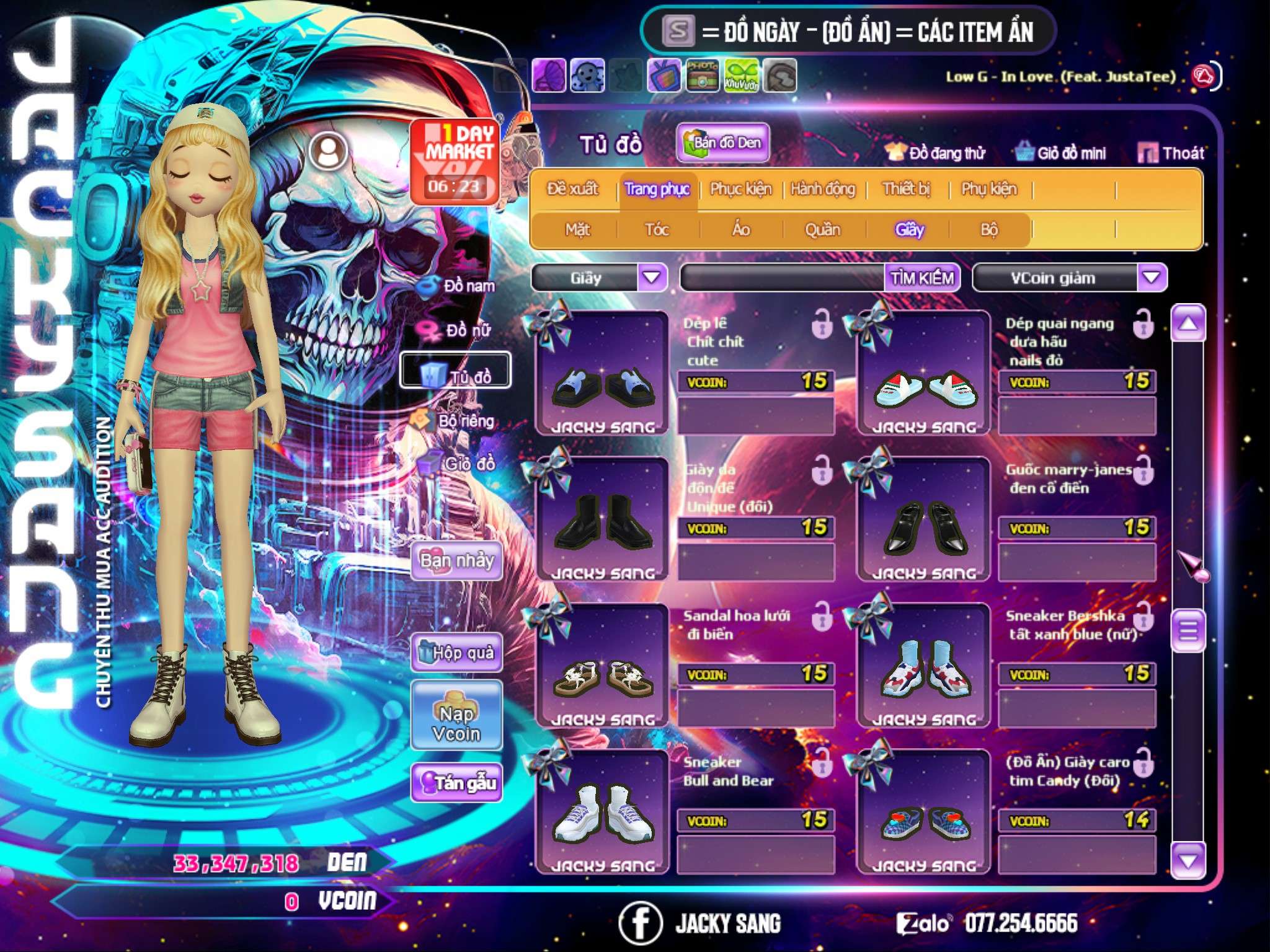1270x952 pixels.
Task: Open the Bán đồ Den sell button
Action: 722,143
